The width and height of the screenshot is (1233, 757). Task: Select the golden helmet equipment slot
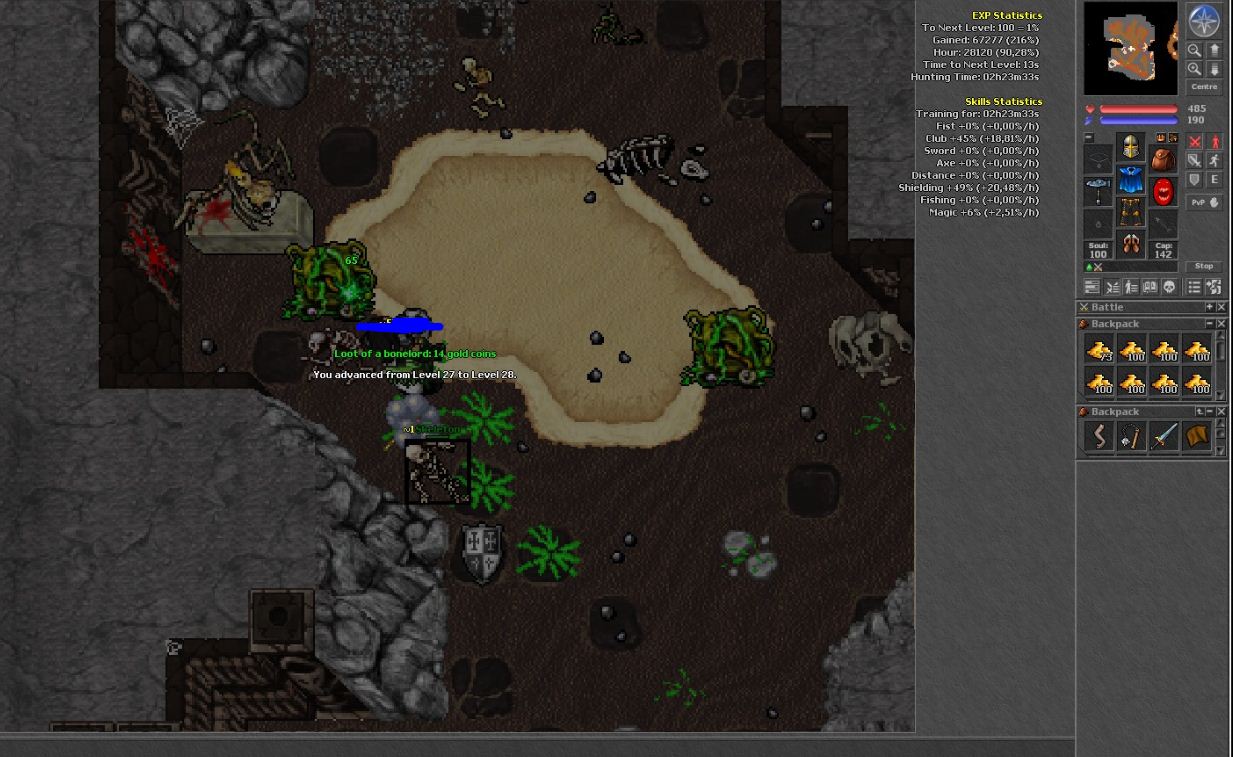click(1130, 147)
